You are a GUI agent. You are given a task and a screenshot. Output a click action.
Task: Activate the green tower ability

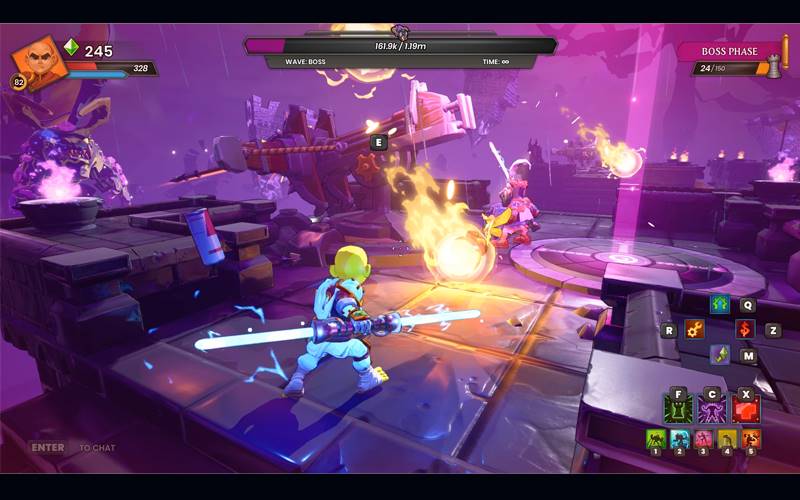point(679,408)
